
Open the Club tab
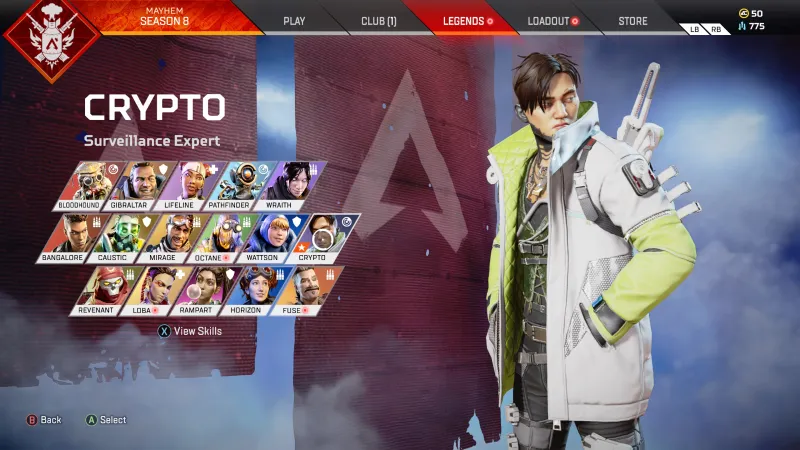pos(377,20)
